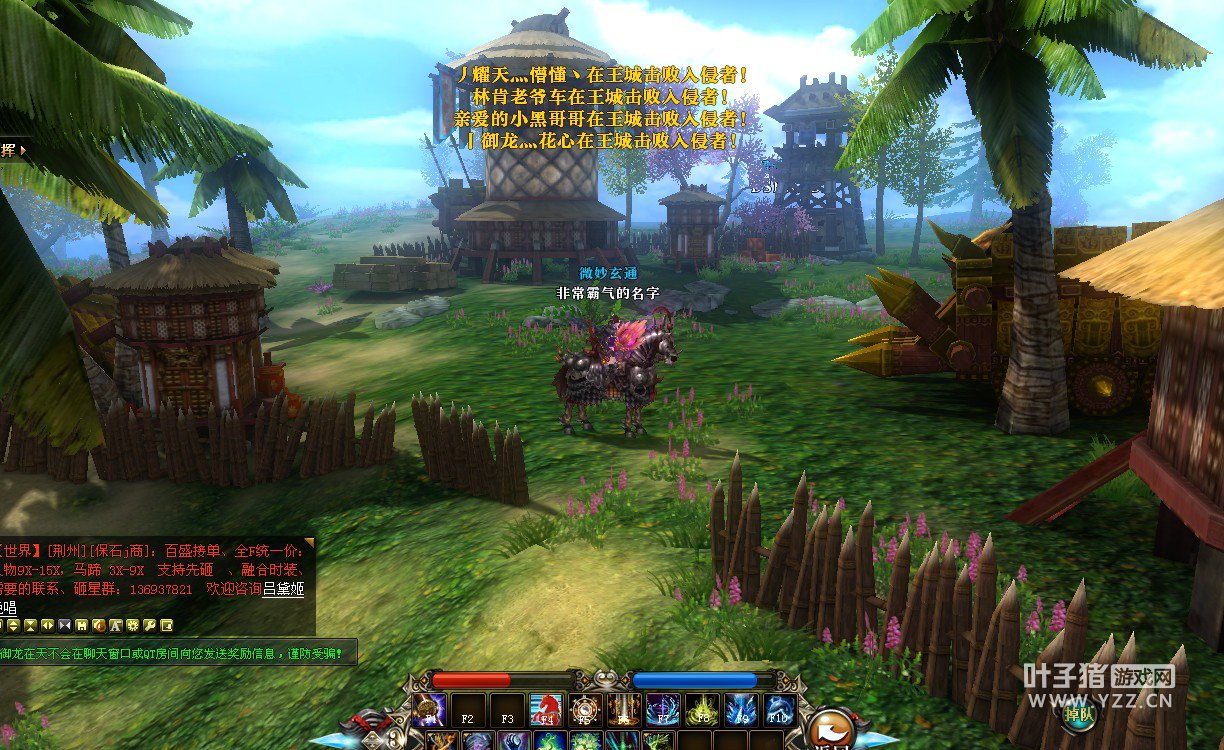The image size is (1224, 750).
Task: Activate the F1 skill slot
Action: [430, 709]
